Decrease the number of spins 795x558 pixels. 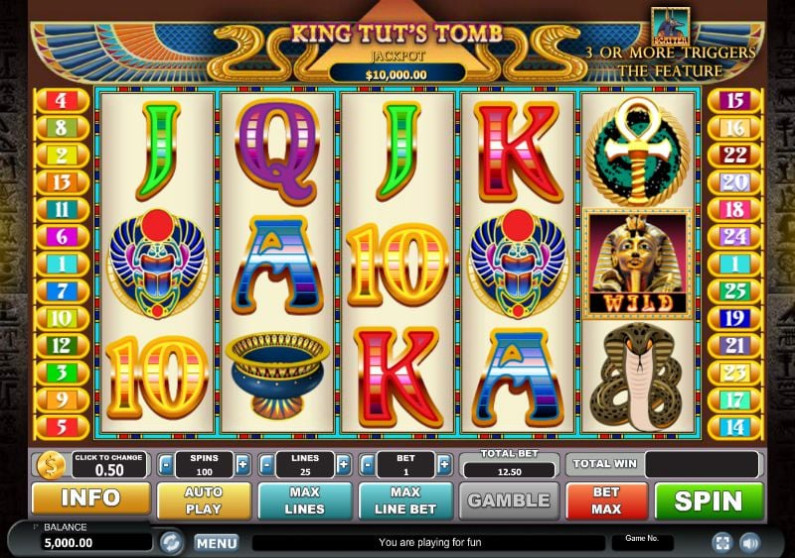165,464
